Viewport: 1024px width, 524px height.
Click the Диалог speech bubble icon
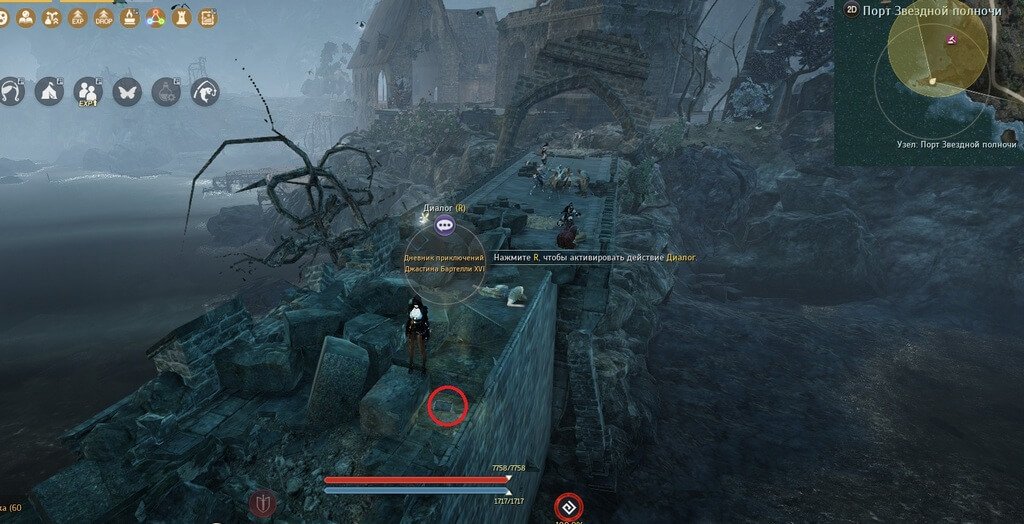coord(445,226)
